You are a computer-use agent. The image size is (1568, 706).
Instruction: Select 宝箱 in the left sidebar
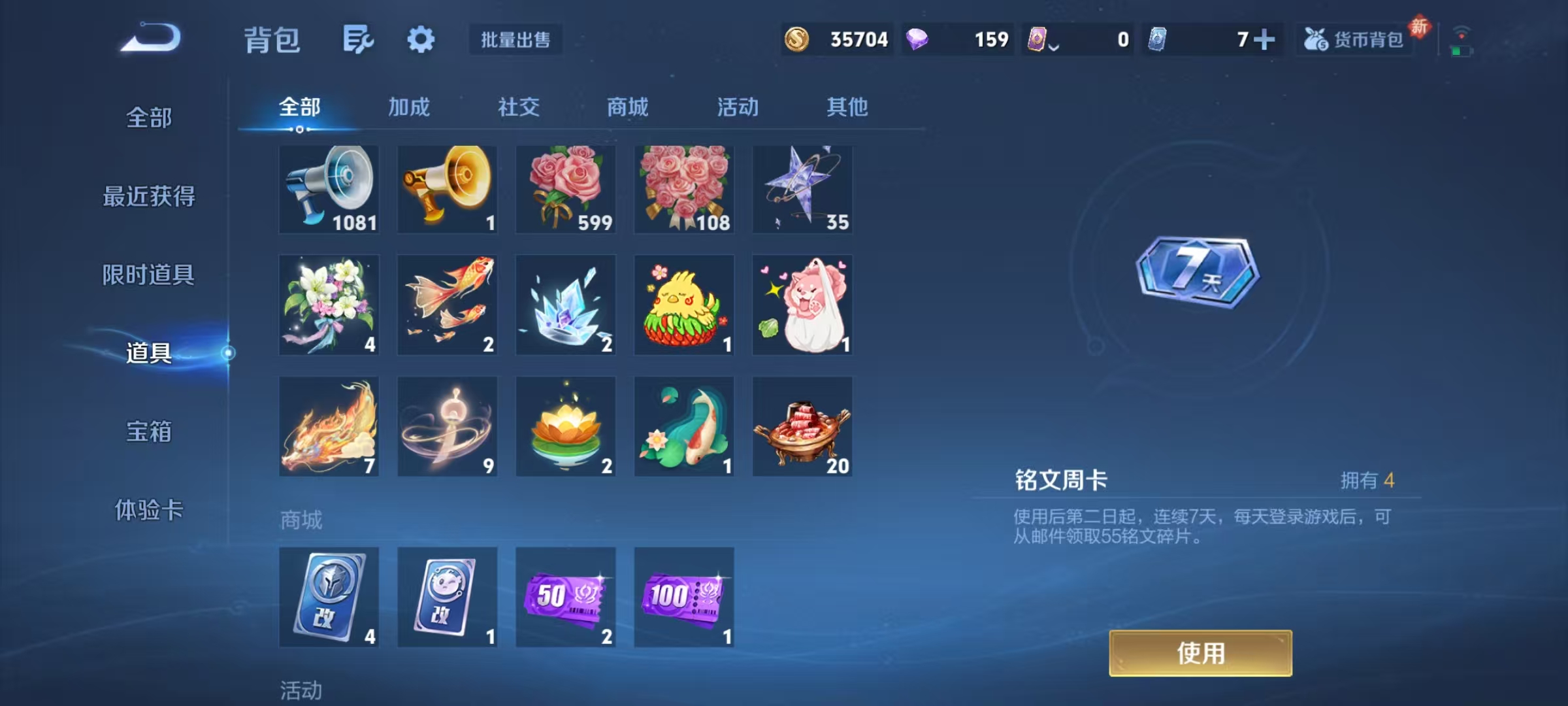(149, 432)
